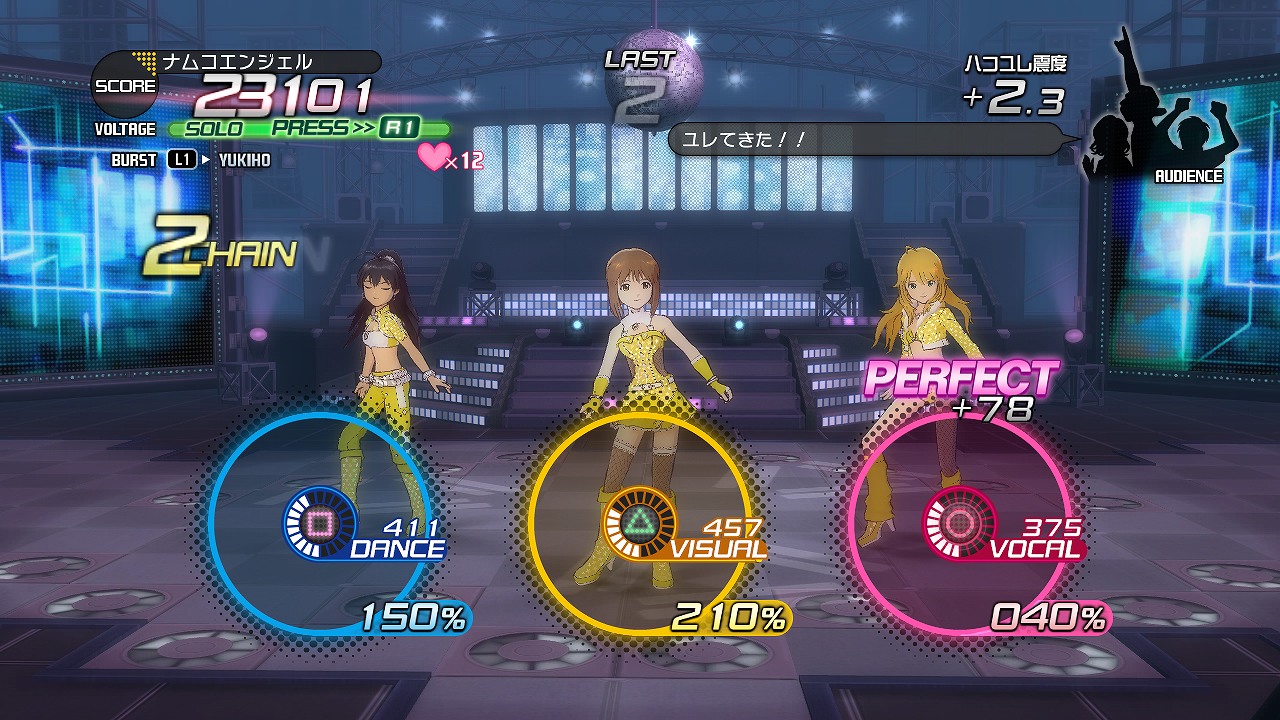Hit the pink VOCAL appeal circle
Viewport: 1280px width, 720px height.
click(958, 521)
